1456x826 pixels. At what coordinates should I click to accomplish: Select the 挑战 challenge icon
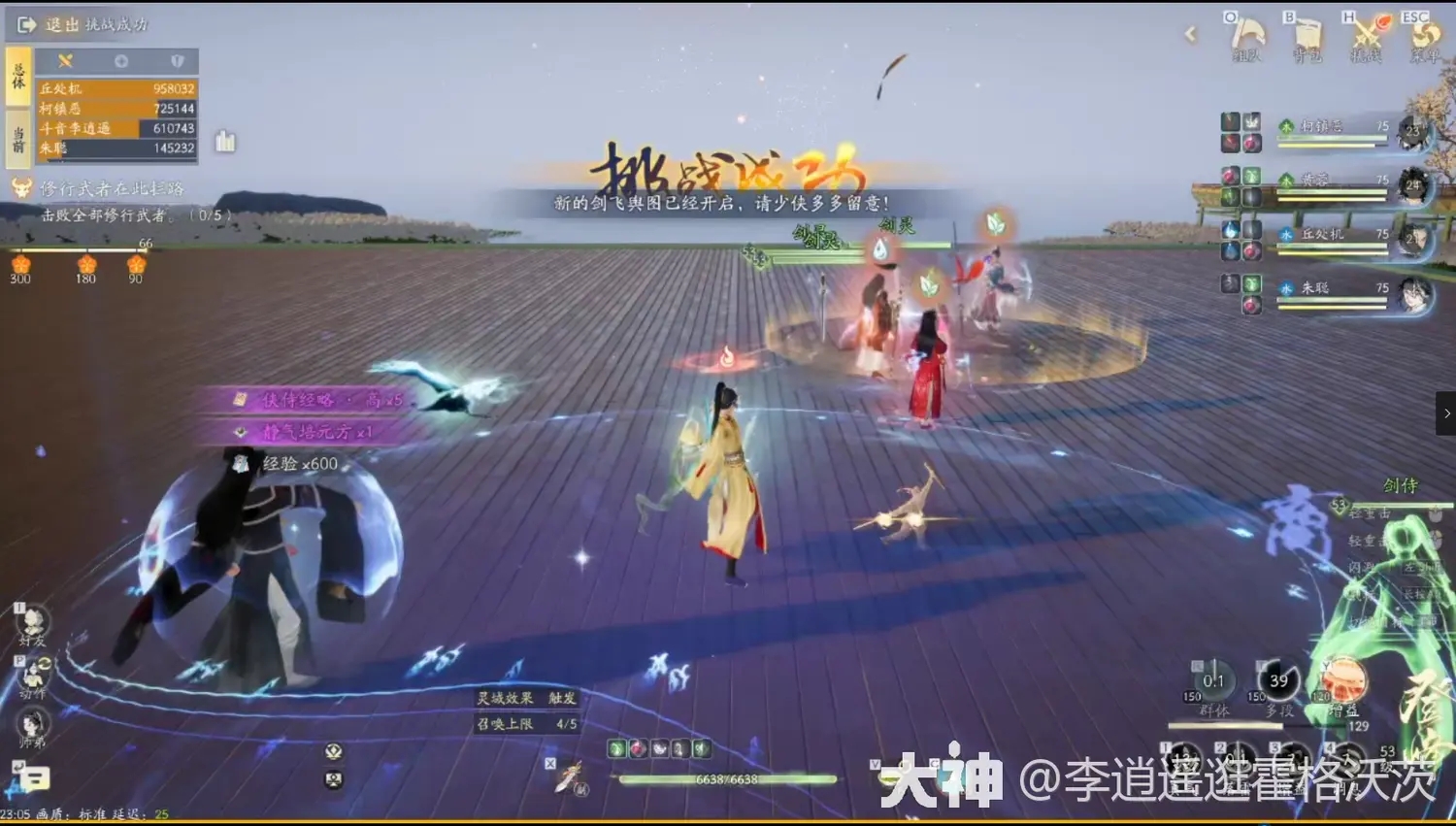[x=1366, y=34]
